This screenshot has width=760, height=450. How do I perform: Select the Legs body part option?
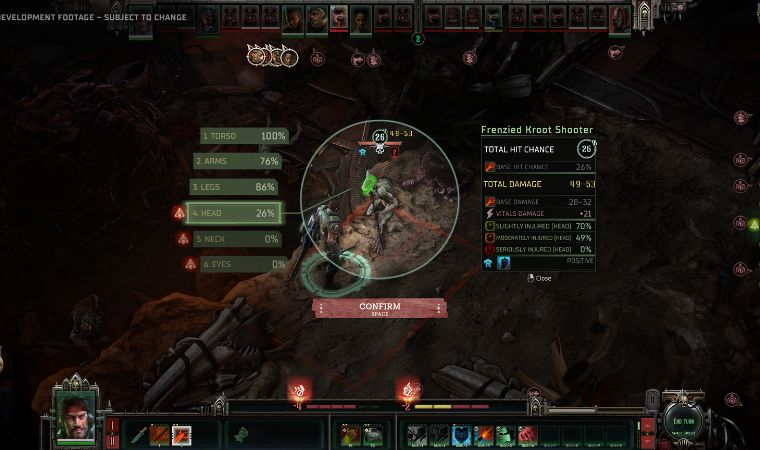[233, 187]
